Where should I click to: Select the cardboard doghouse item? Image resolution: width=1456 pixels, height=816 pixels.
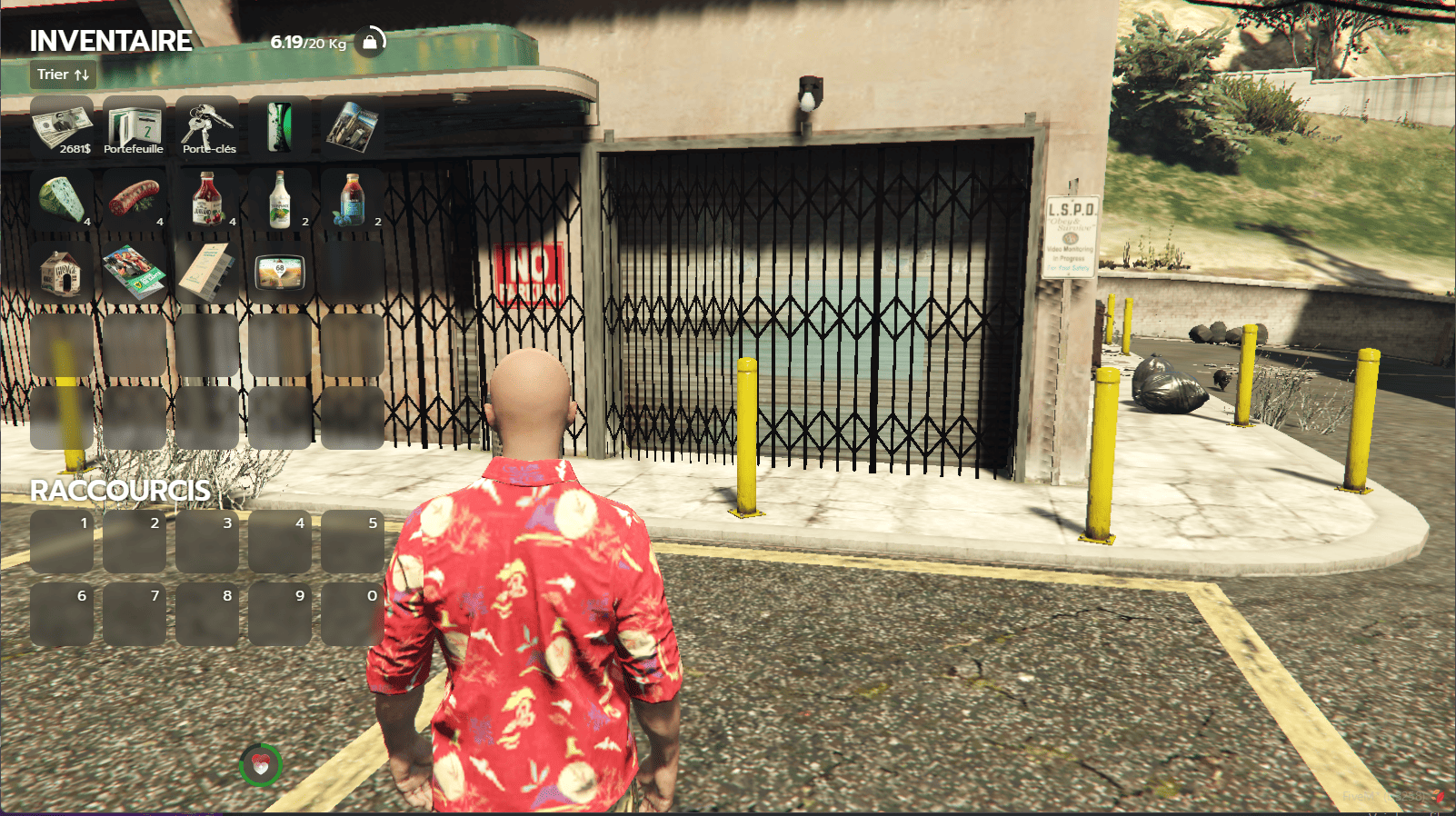[x=62, y=273]
